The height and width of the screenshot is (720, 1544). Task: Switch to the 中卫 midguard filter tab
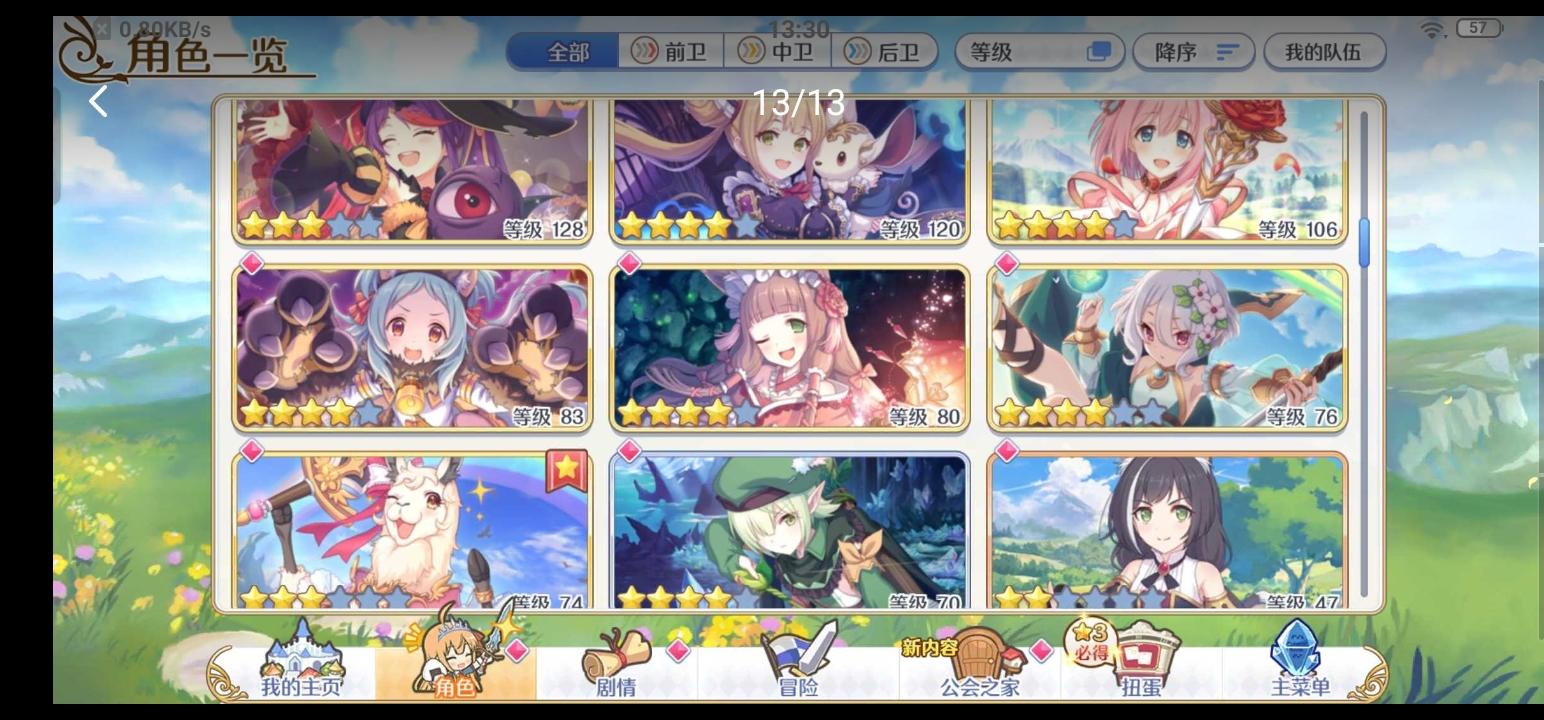(780, 53)
